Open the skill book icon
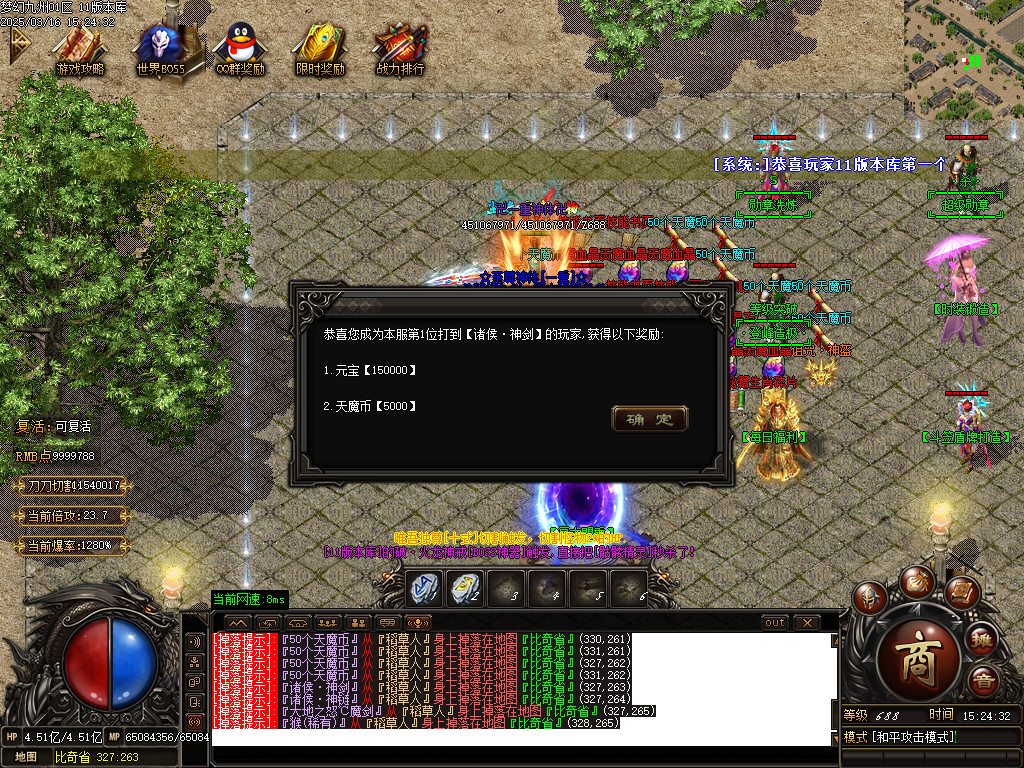This screenshot has width=1024, height=768. point(961,593)
